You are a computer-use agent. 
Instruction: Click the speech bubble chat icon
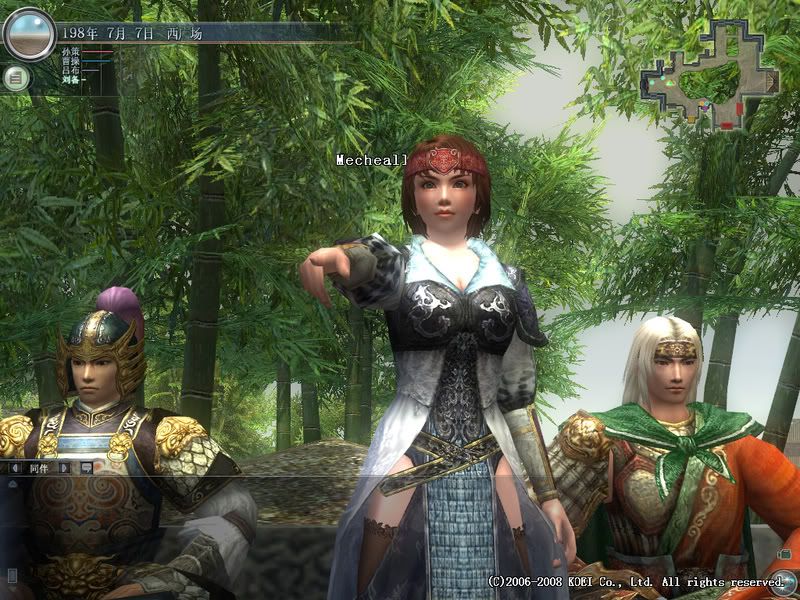pos(86,467)
